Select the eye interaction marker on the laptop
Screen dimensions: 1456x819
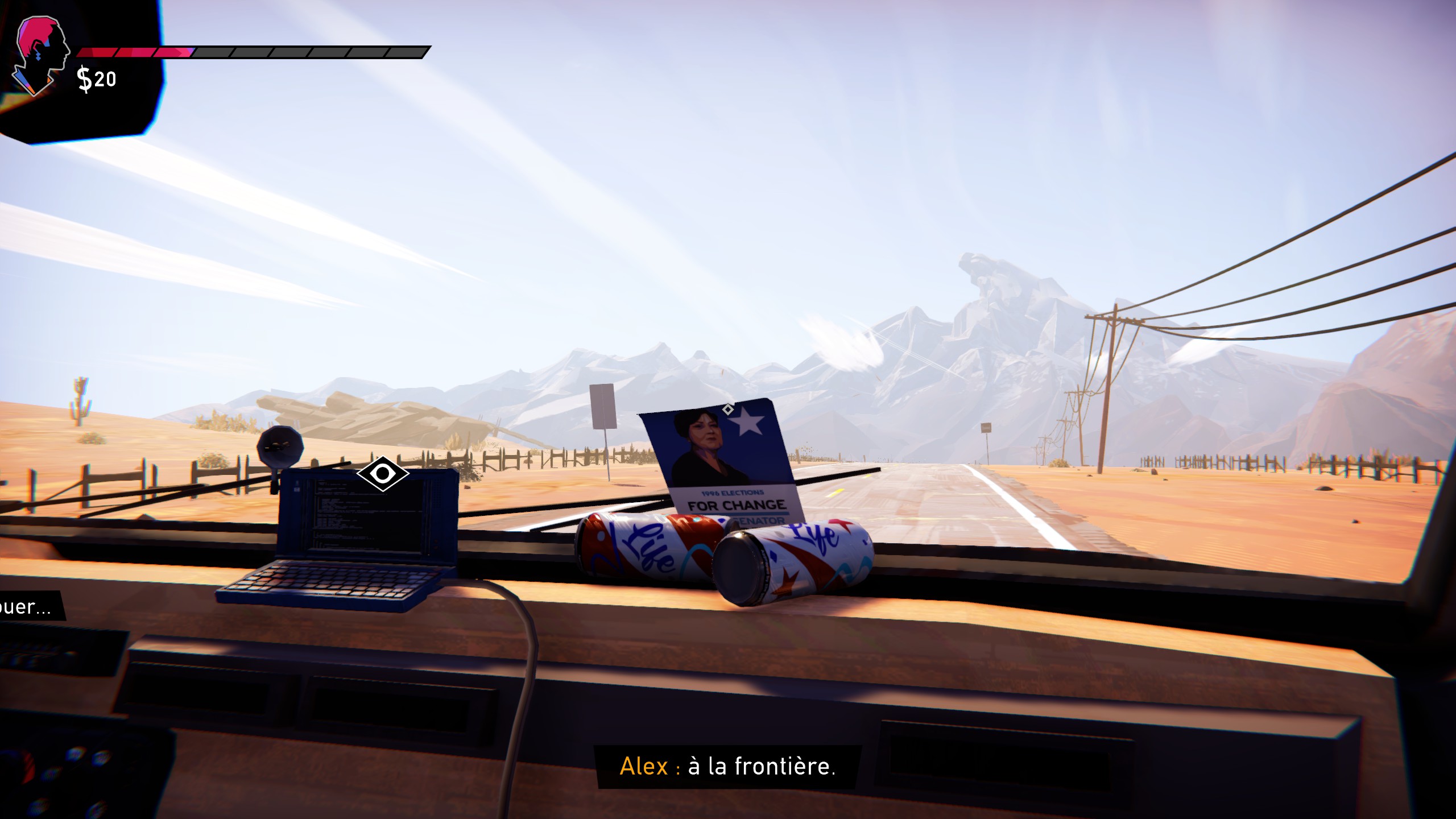383,473
